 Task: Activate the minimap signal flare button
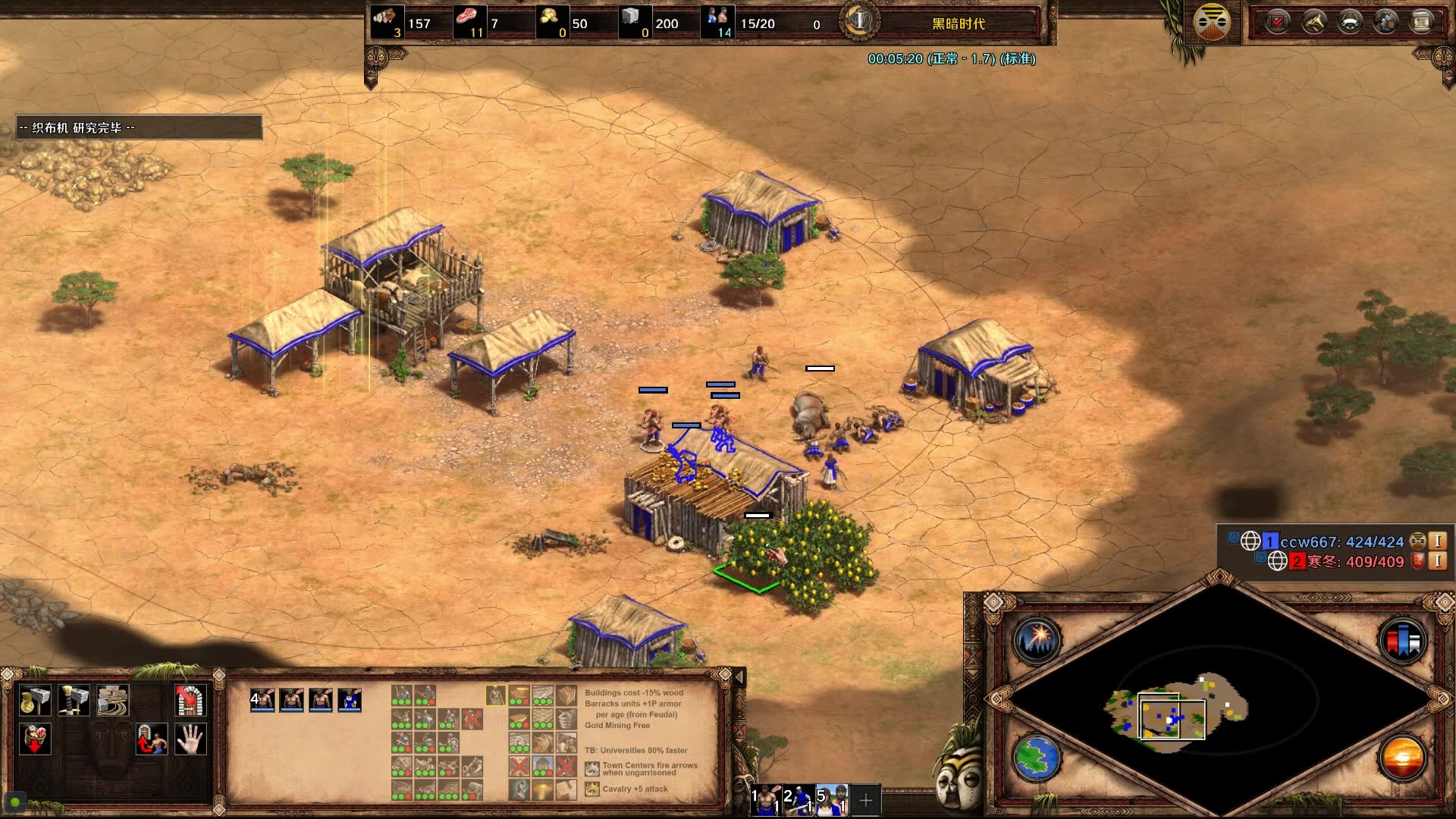pyautogui.click(x=1036, y=641)
